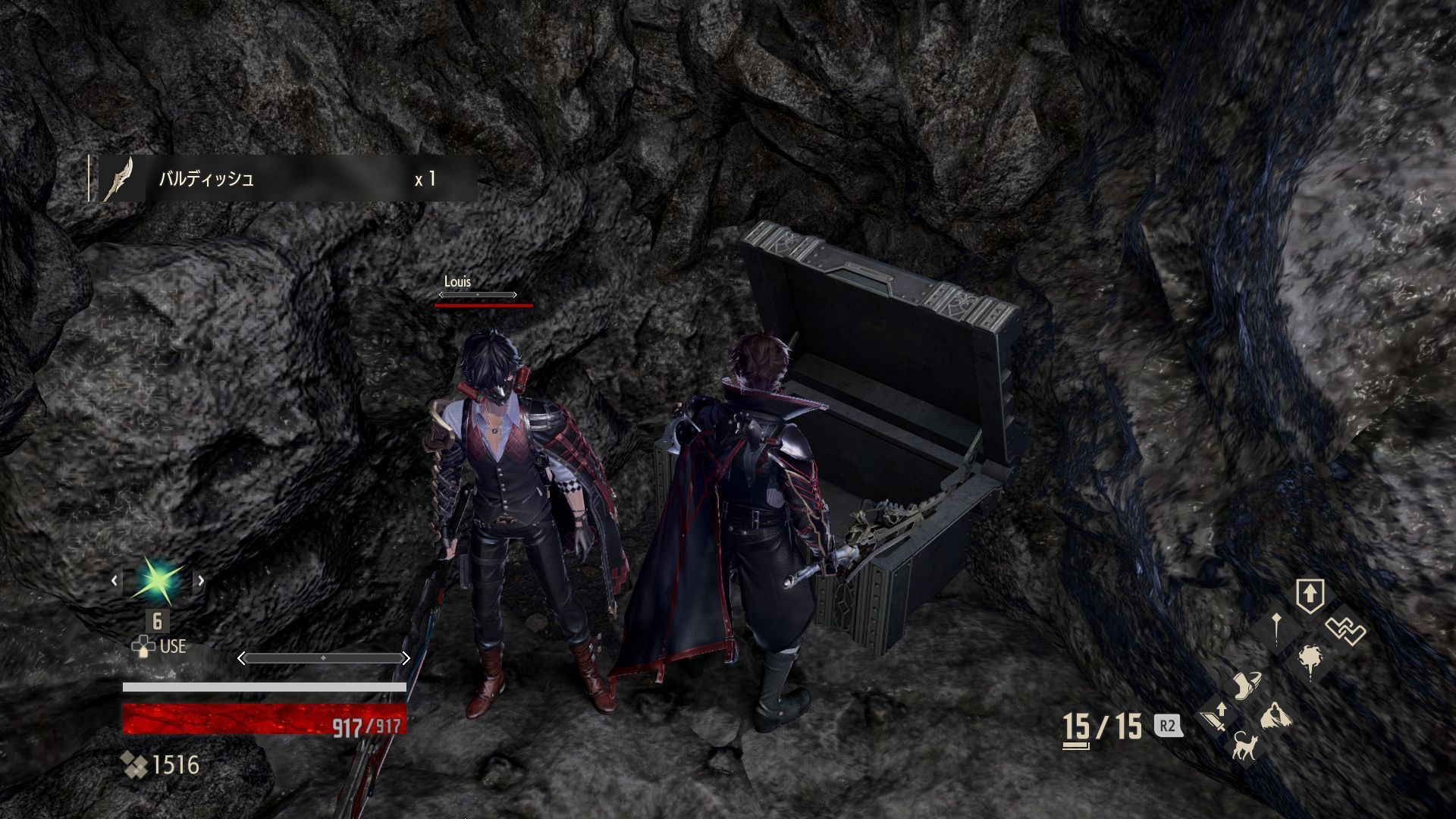The image size is (1456, 819).
Task: Click the boot gift icon
Action: tap(1247, 685)
